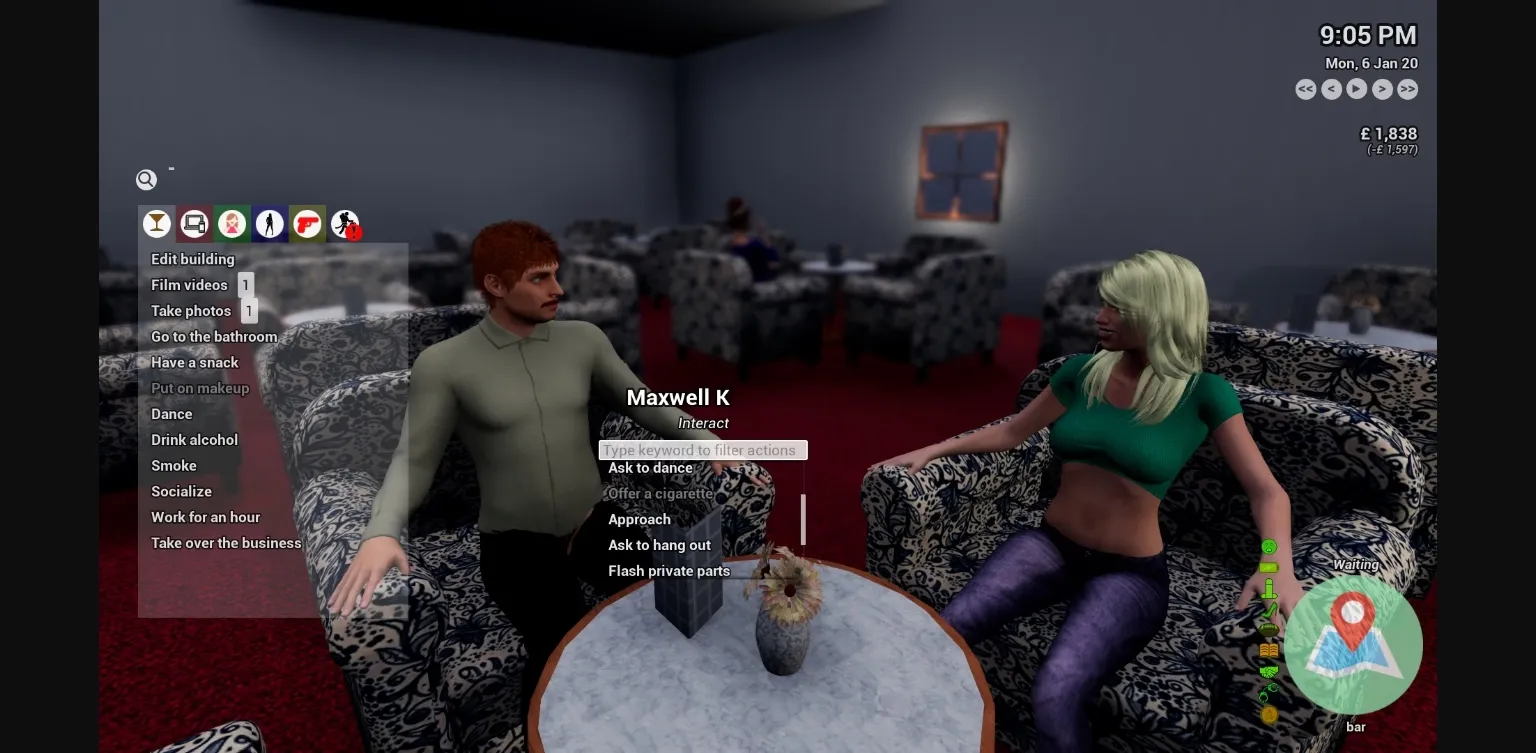Viewport: 1536px width, 753px height.
Task: Select Flash private parts interaction
Action: [x=670, y=570]
